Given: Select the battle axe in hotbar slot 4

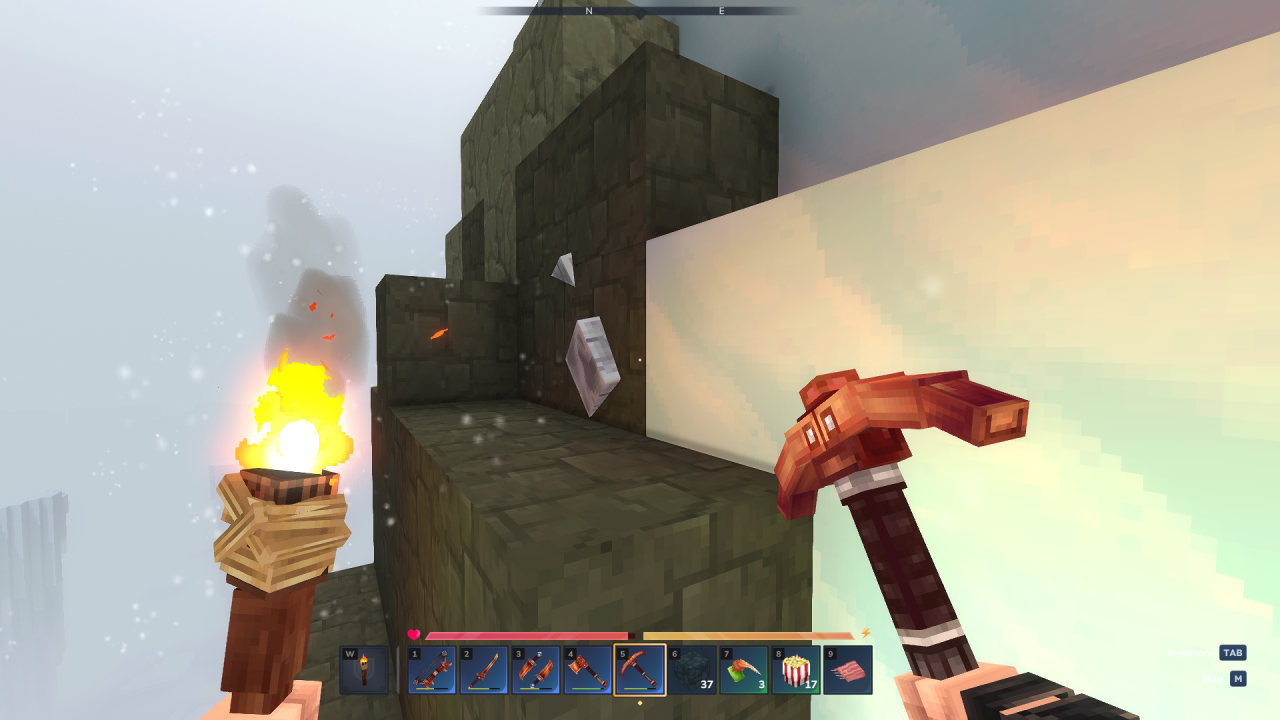Looking at the screenshot, I should click(x=586, y=668).
